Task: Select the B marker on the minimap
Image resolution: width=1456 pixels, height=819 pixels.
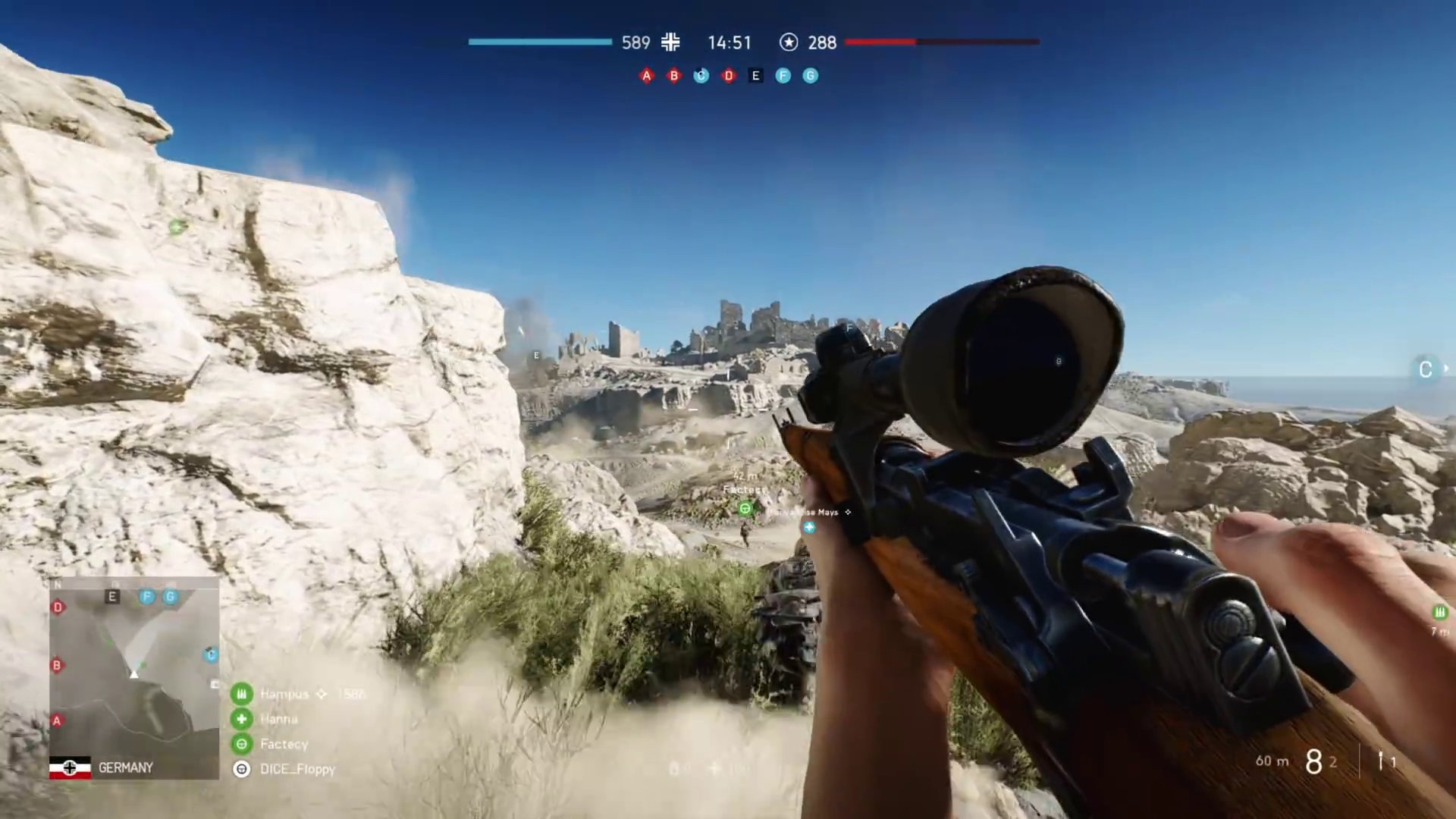Action: coord(57,665)
